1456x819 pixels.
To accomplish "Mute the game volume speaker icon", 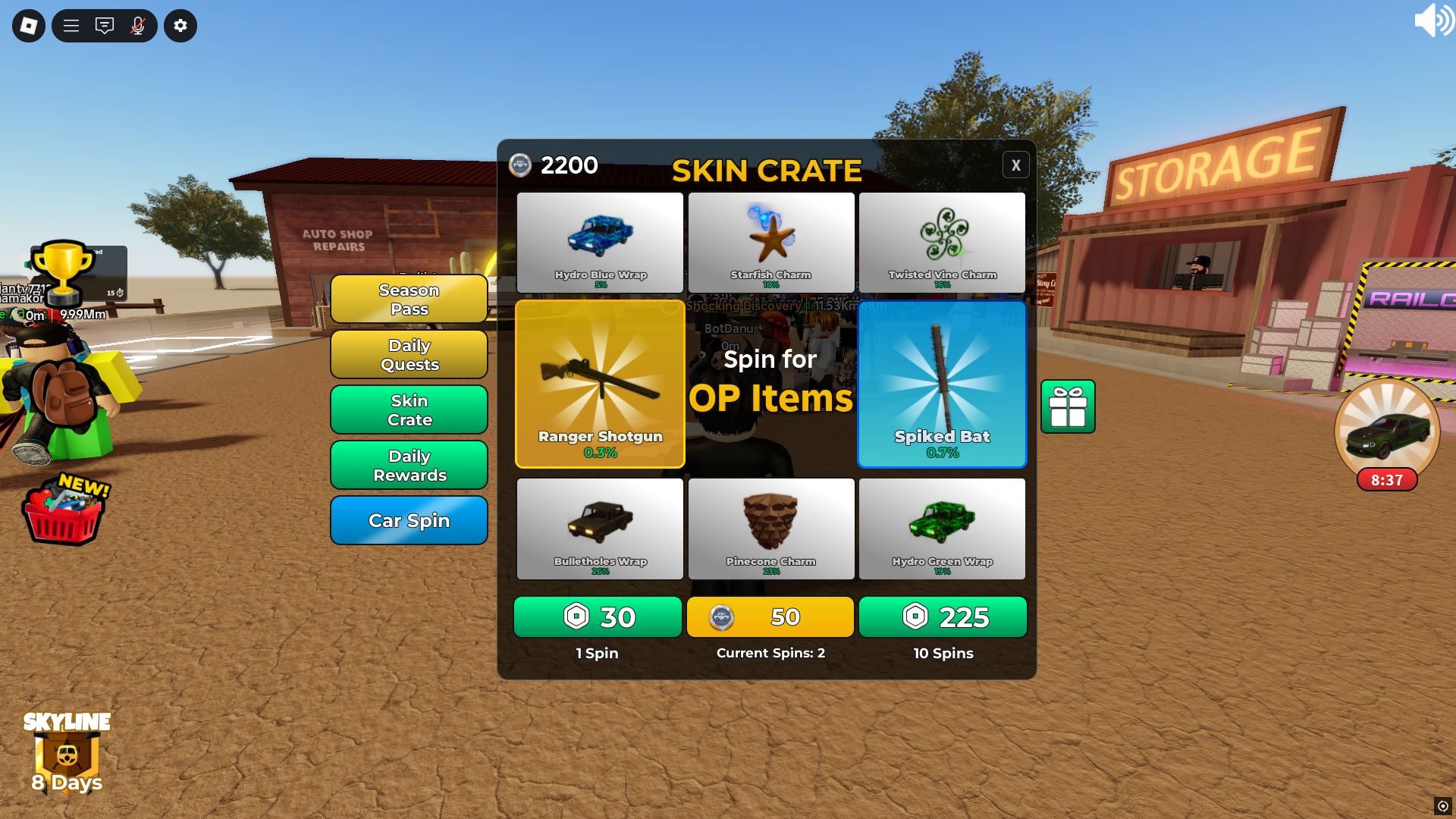I will pyautogui.click(x=1435, y=20).
